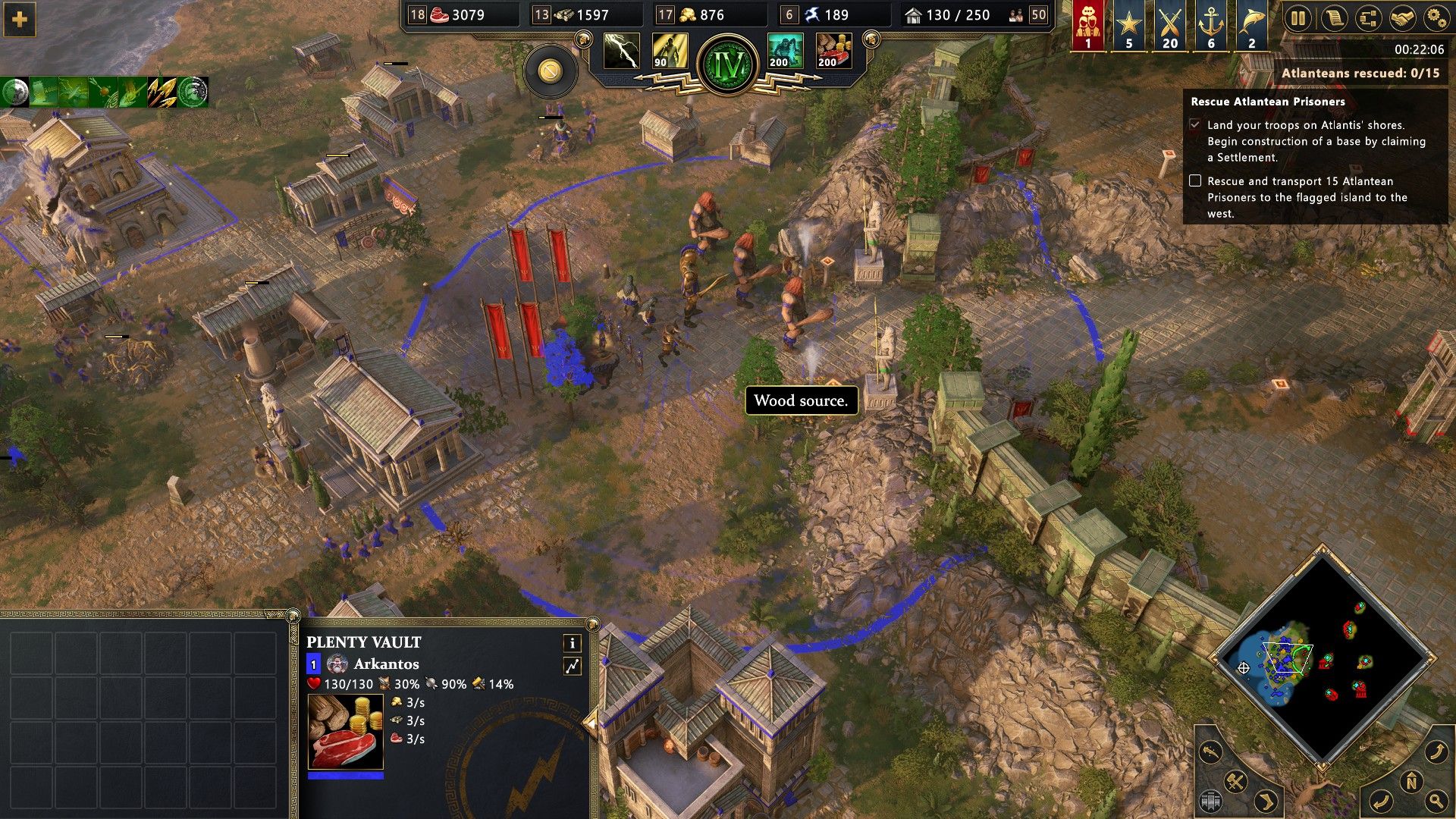Cast the glowing figure god power
Image resolution: width=1456 pixels, height=819 pixels.
(x=670, y=52)
